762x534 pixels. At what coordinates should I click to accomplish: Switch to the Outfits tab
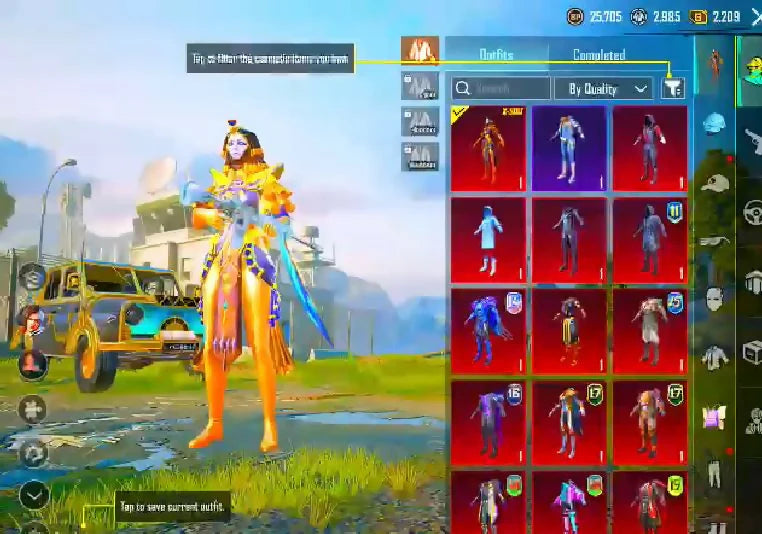click(x=496, y=54)
